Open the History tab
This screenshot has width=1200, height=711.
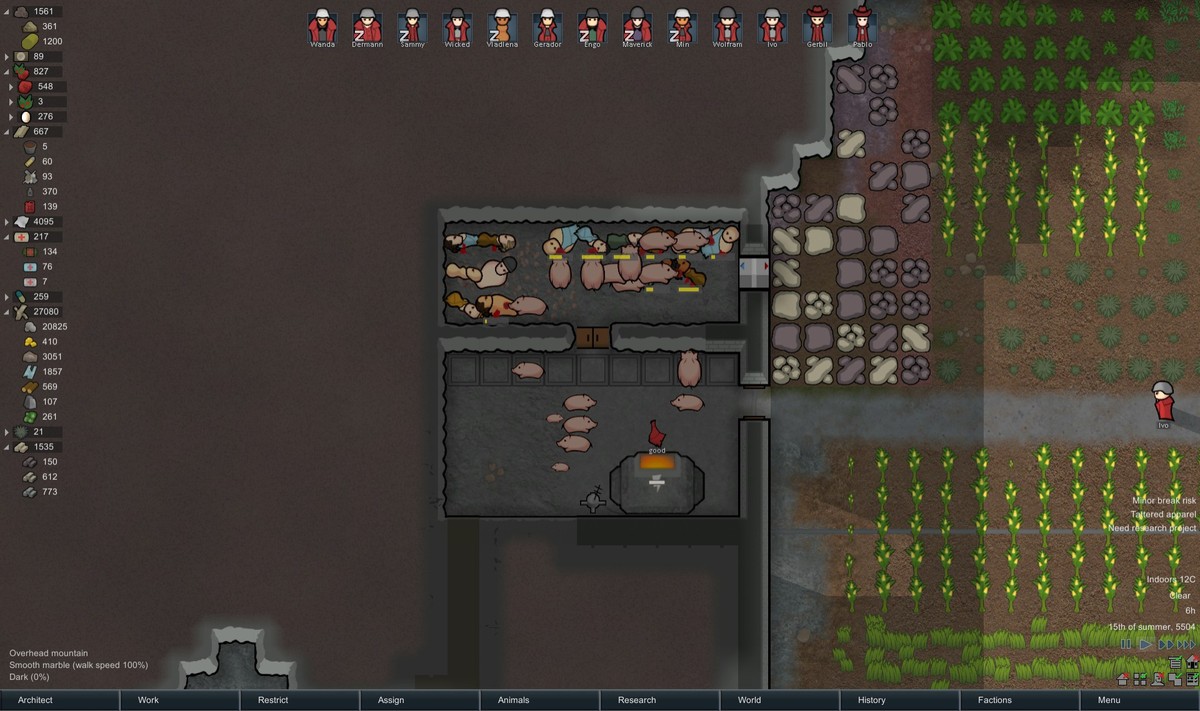point(872,700)
